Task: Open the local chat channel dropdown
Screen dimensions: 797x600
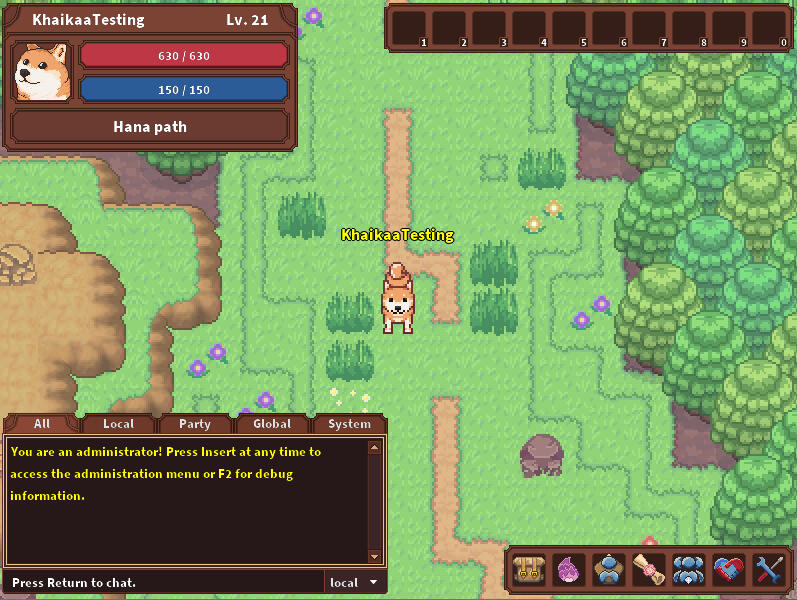Action: 355,582
